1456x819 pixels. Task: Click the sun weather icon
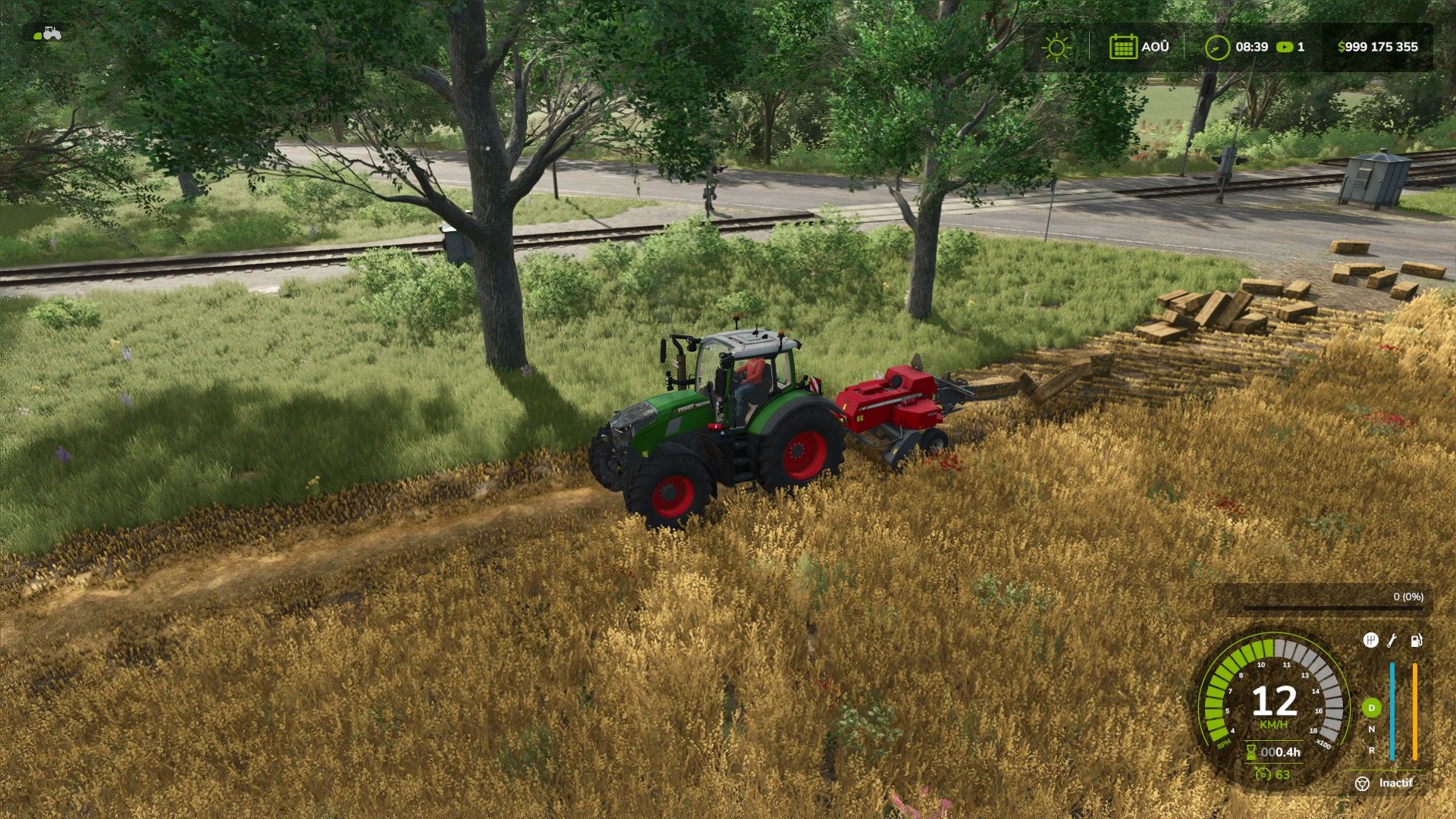point(1056,47)
